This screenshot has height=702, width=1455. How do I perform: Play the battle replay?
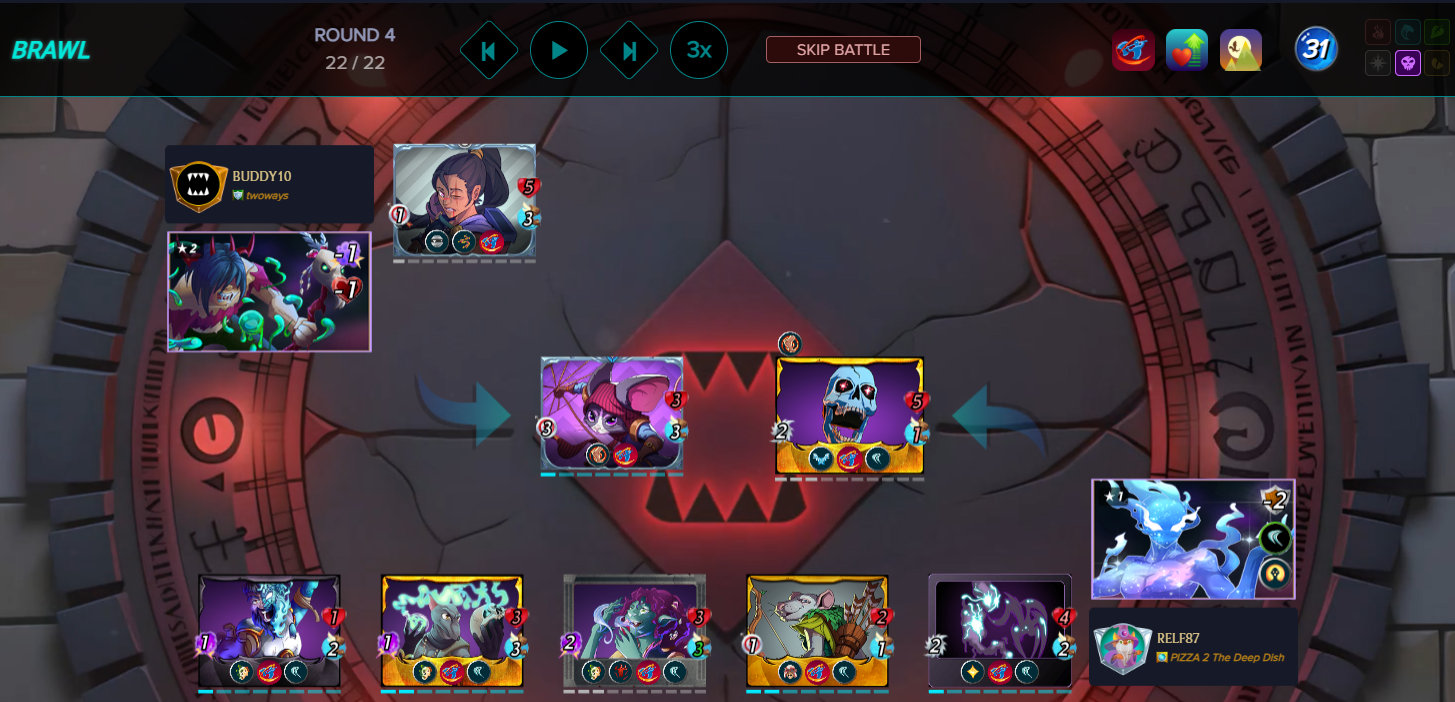point(558,50)
